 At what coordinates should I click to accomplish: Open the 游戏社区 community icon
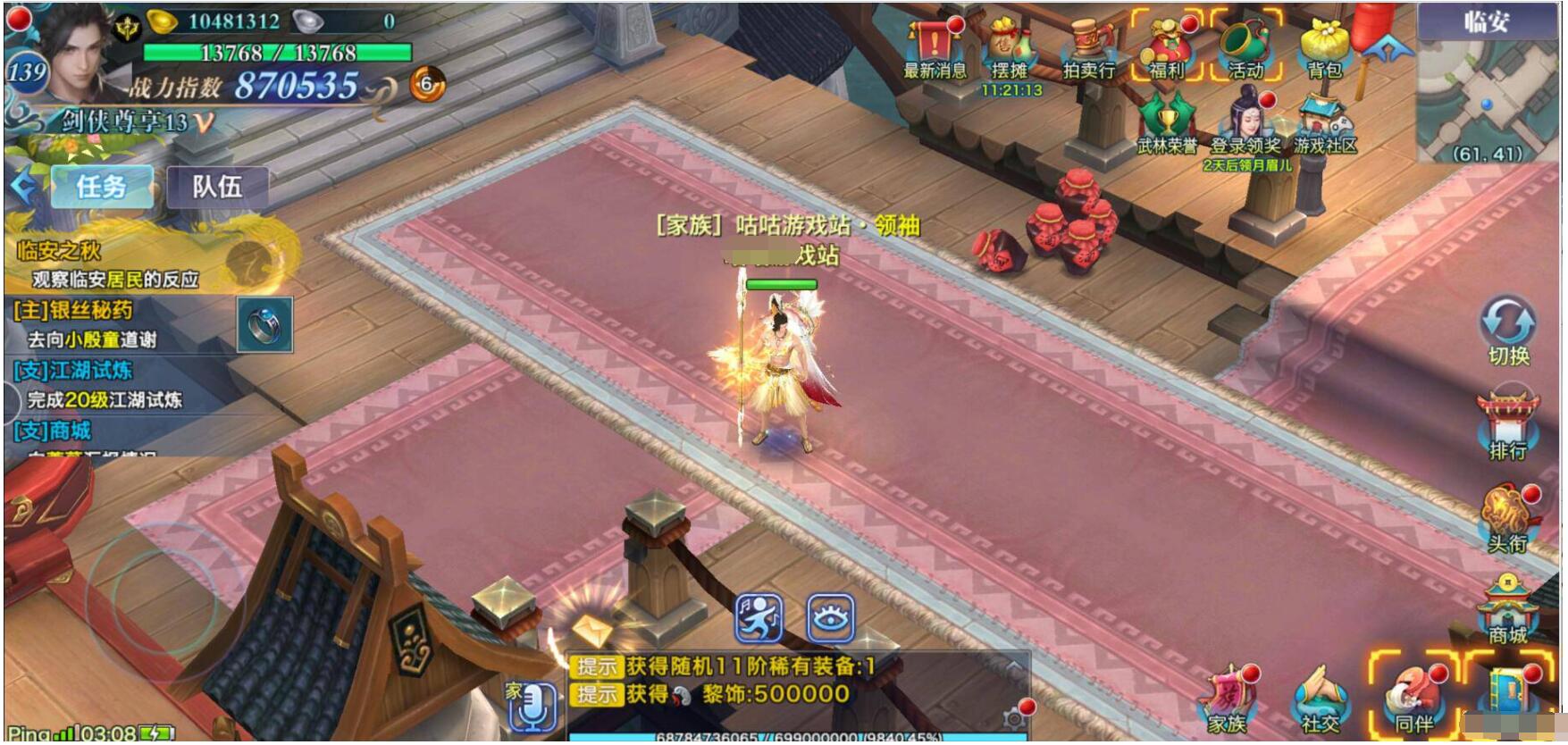1324,123
